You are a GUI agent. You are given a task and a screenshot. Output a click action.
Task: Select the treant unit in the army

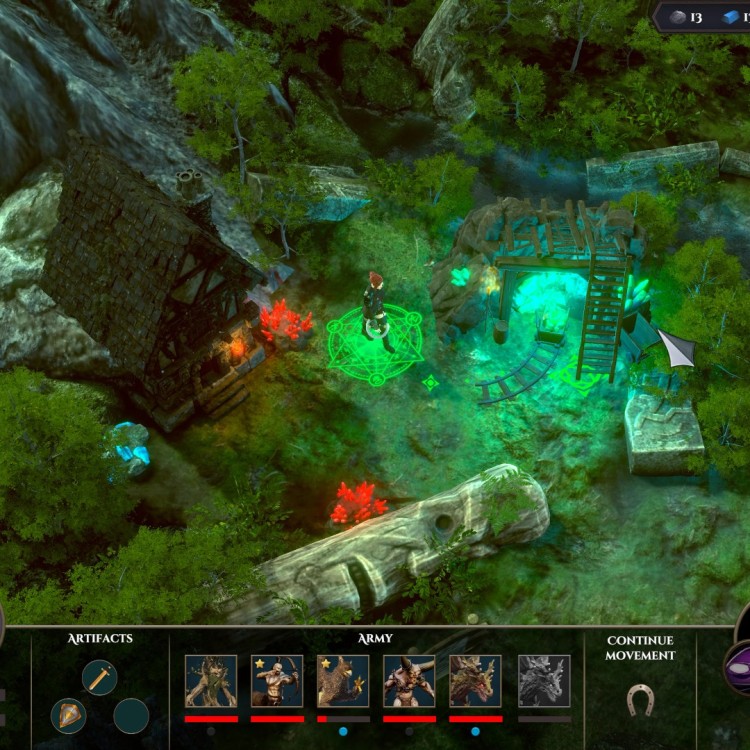211,681
